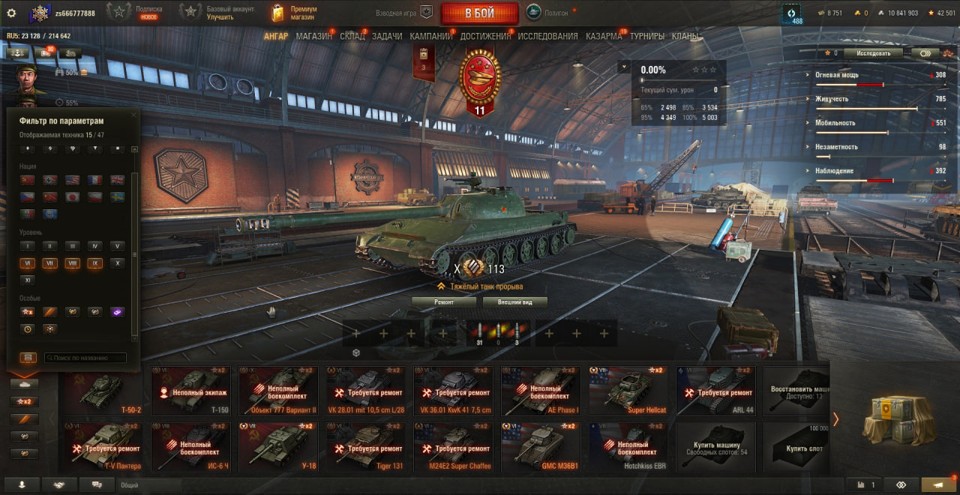This screenshot has width=960, height=495.
Task: Switch to the Склад tab
Action: coord(353,36)
